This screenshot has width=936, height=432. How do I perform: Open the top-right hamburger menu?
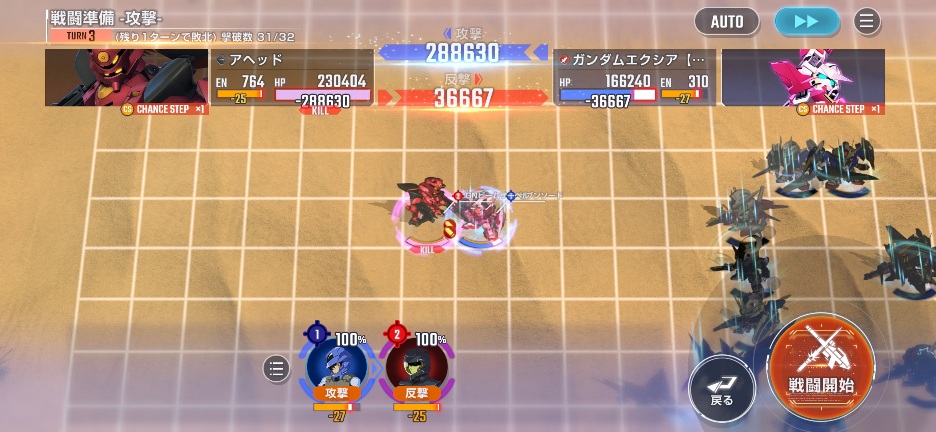pos(867,21)
